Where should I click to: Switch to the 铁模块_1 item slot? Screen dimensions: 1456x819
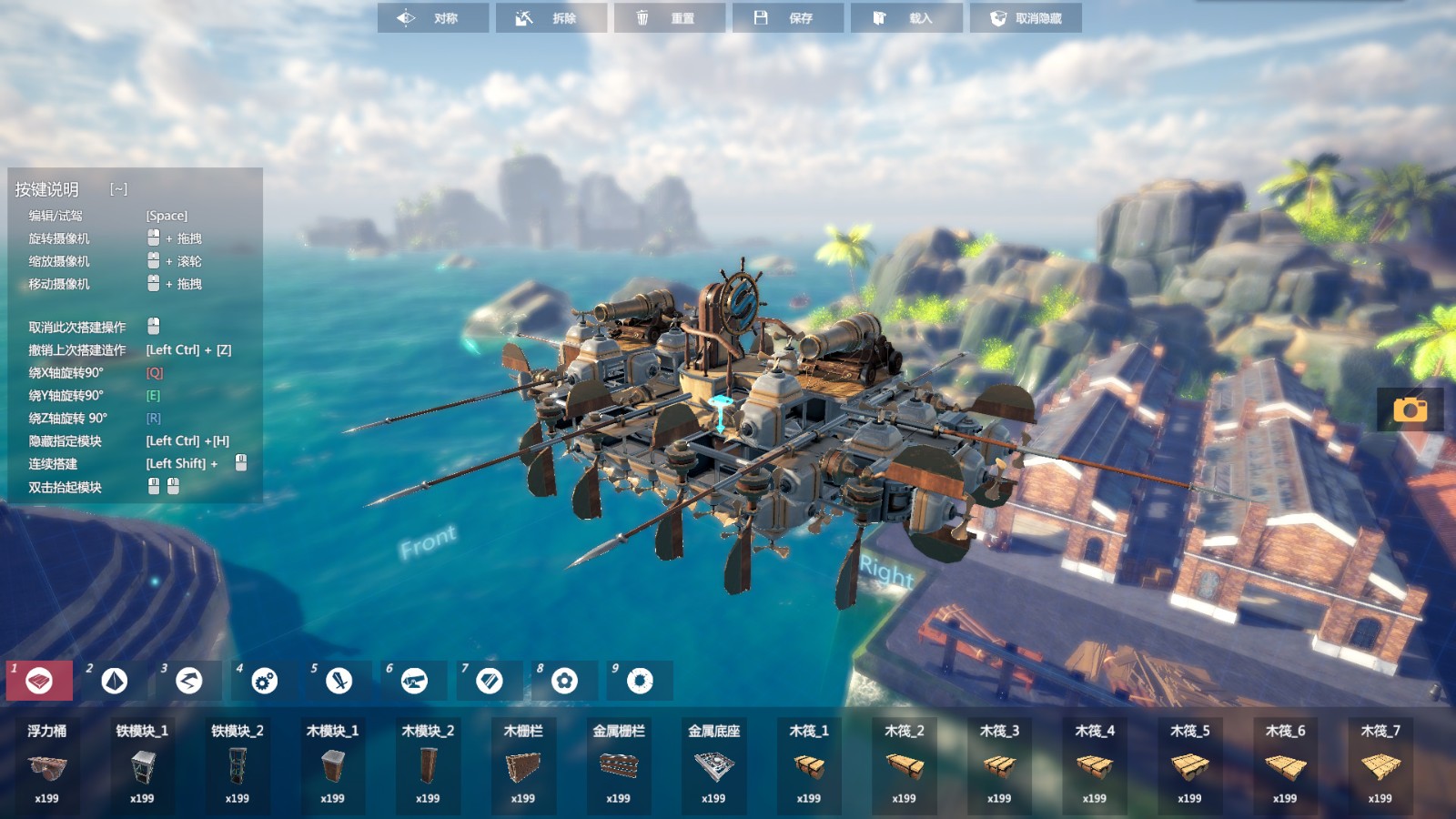point(143,764)
